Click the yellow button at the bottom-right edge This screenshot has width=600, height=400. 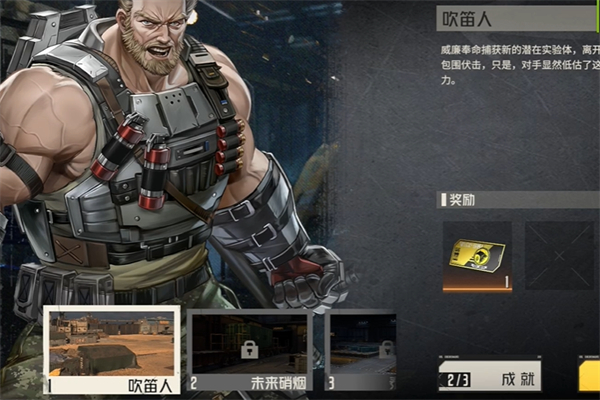(x=589, y=378)
